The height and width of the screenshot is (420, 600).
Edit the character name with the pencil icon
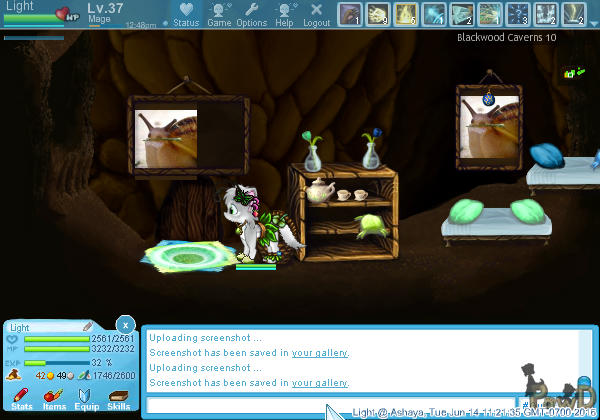[88, 327]
